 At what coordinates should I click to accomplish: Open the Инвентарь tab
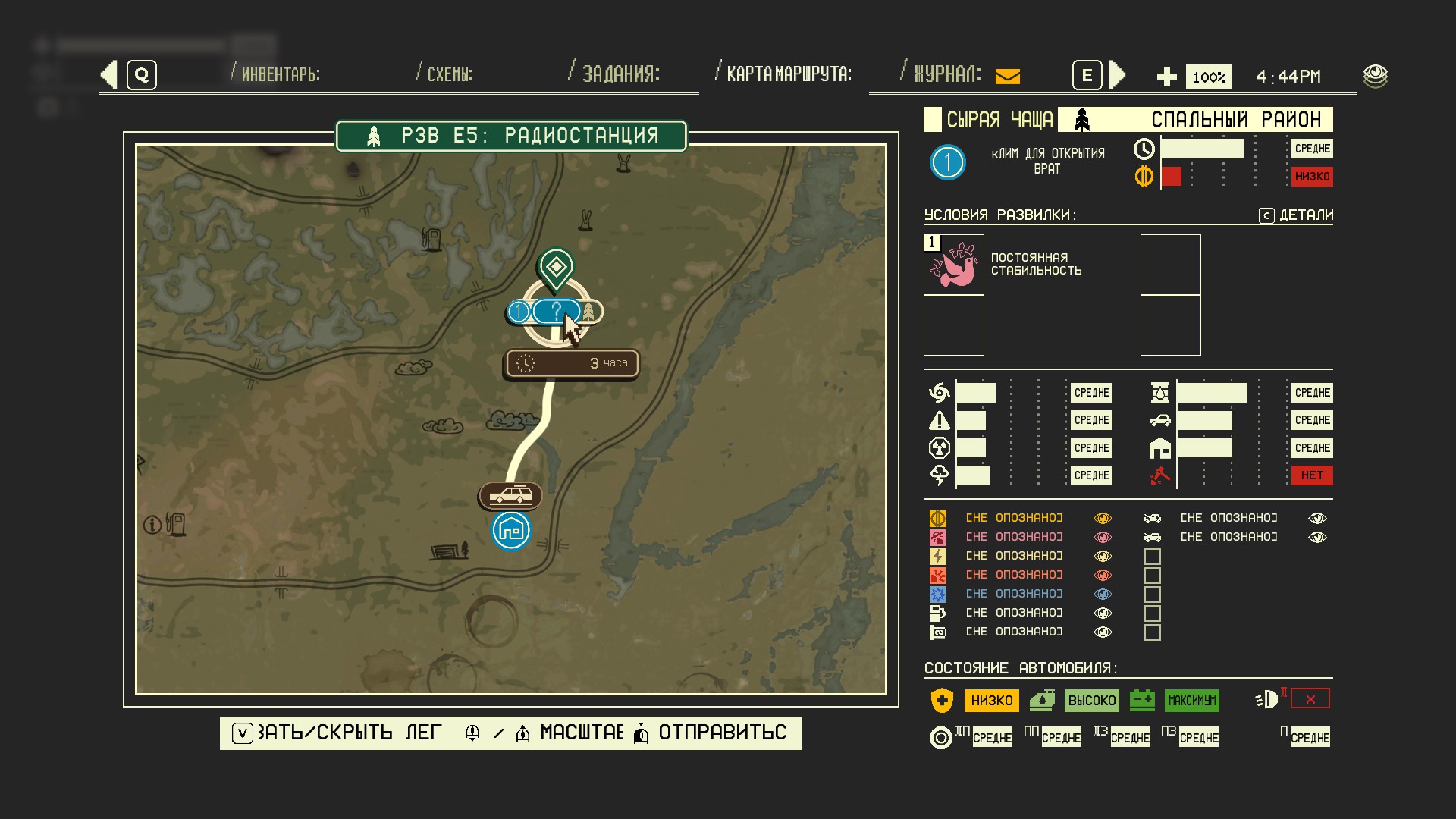(x=280, y=74)
